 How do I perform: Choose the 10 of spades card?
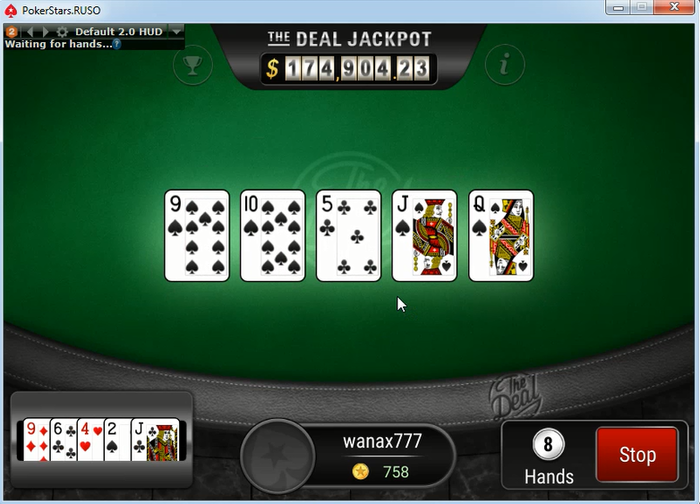click(x=273, y=236)
